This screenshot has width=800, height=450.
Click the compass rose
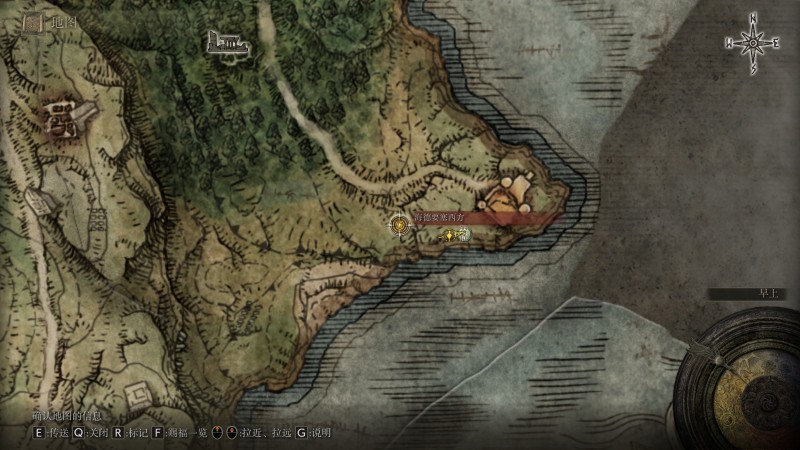point(753,42)
